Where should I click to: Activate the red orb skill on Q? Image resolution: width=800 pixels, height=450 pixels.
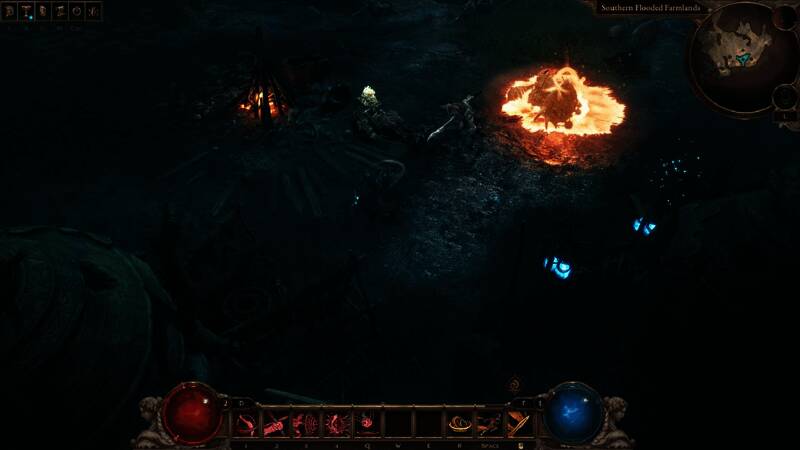368,424
